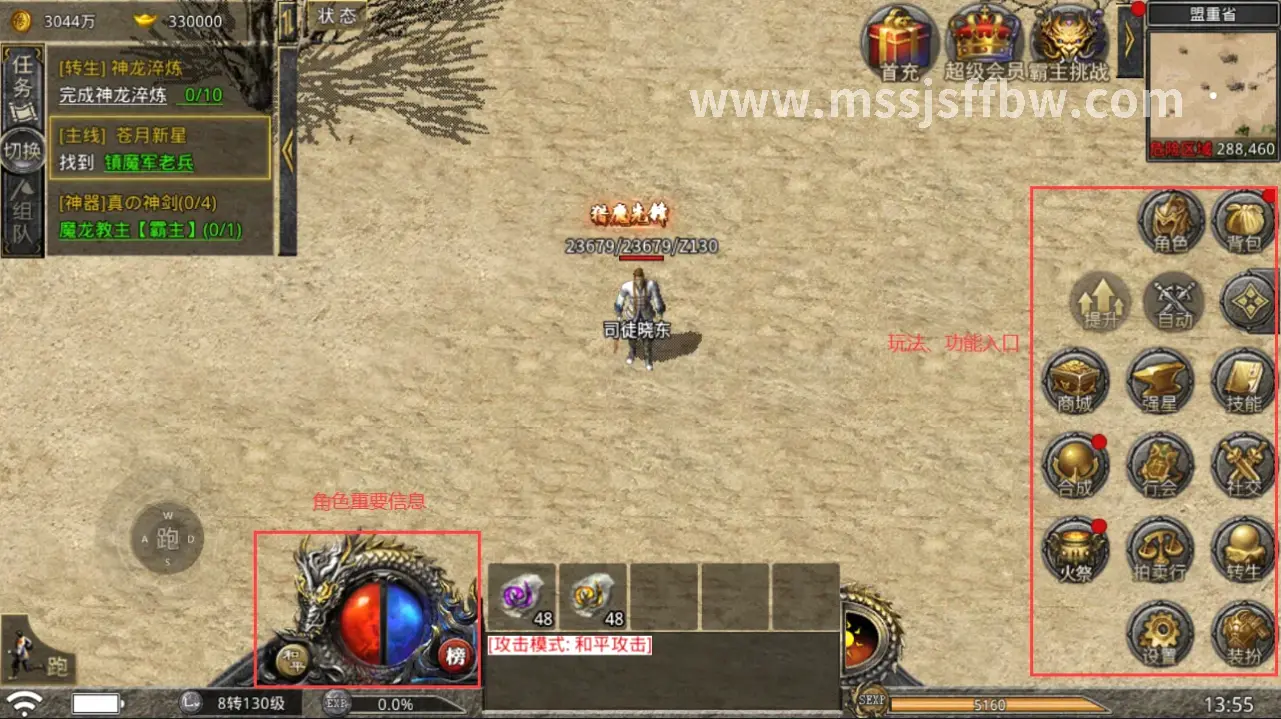
Task: Open the 转生 rebirth menu
Action: [x=1244, y=550]
